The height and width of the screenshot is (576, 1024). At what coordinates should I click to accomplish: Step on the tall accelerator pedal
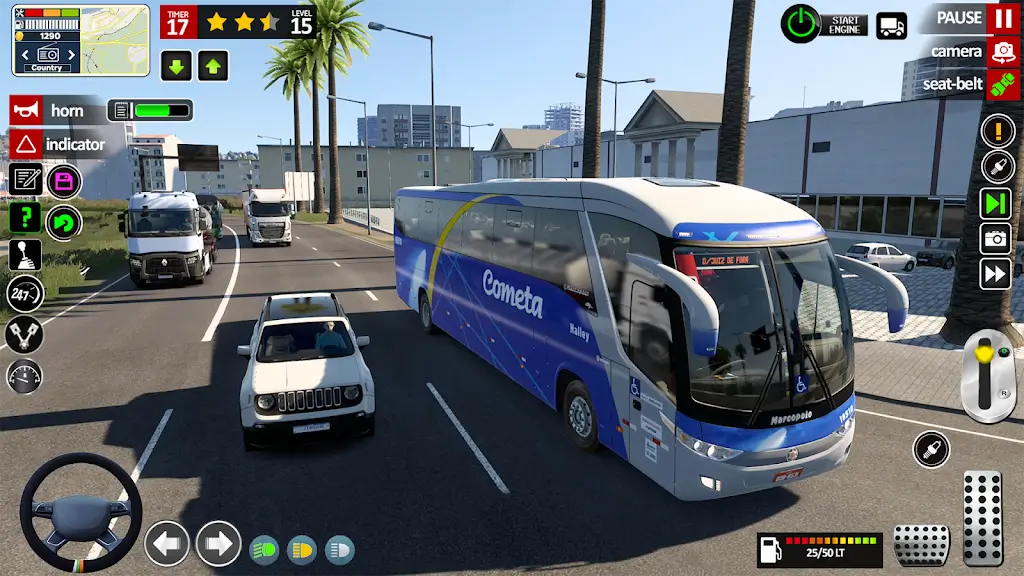(982, 517)
